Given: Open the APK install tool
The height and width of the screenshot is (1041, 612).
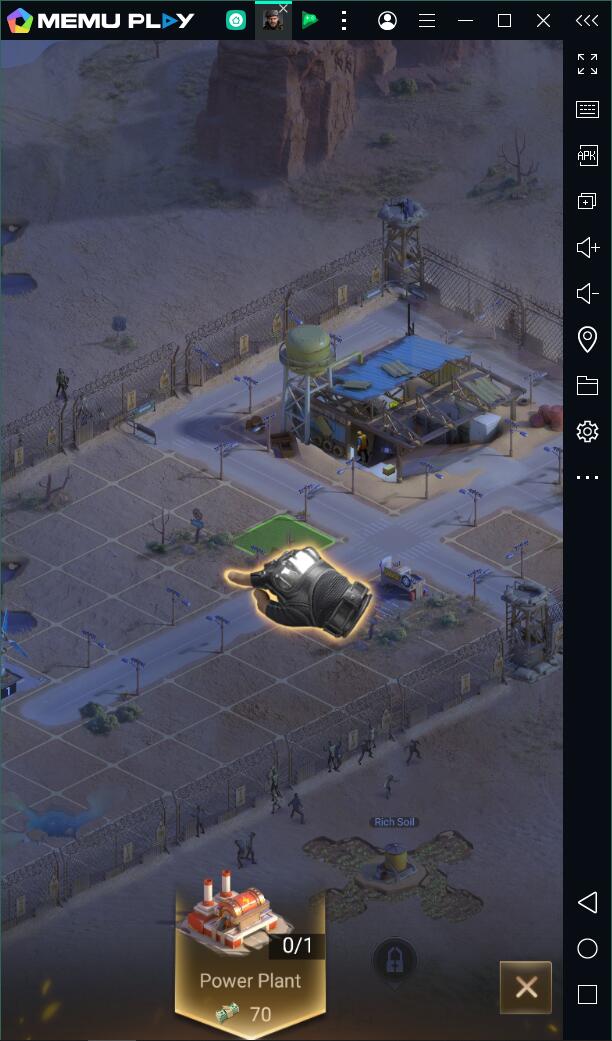Looking at the screenshot, I should click(x=587, y=155).
